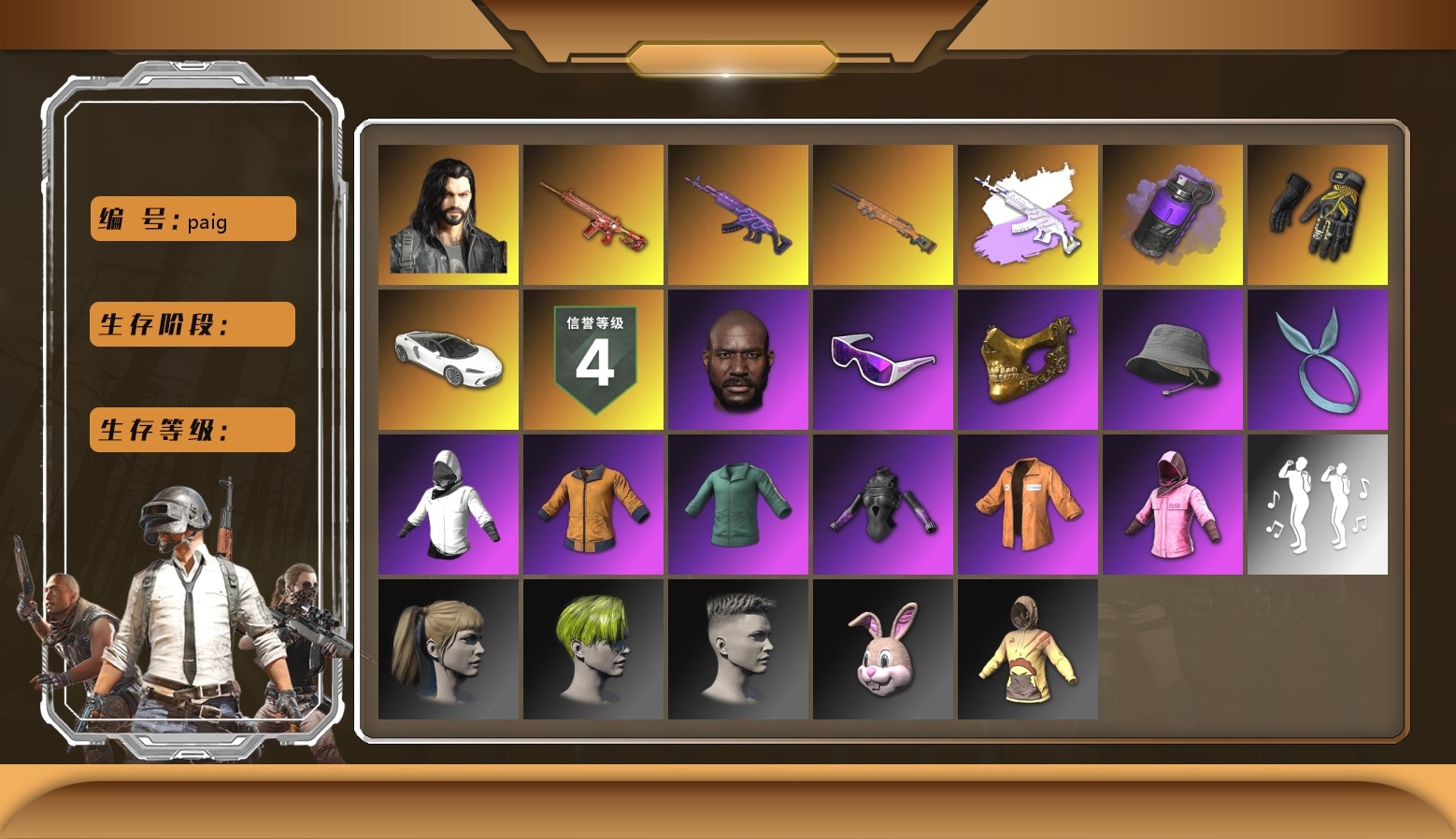Open the purple AKM weapon skin
1456x839 pixels.
pyautogui.click(x=737, y=213)
